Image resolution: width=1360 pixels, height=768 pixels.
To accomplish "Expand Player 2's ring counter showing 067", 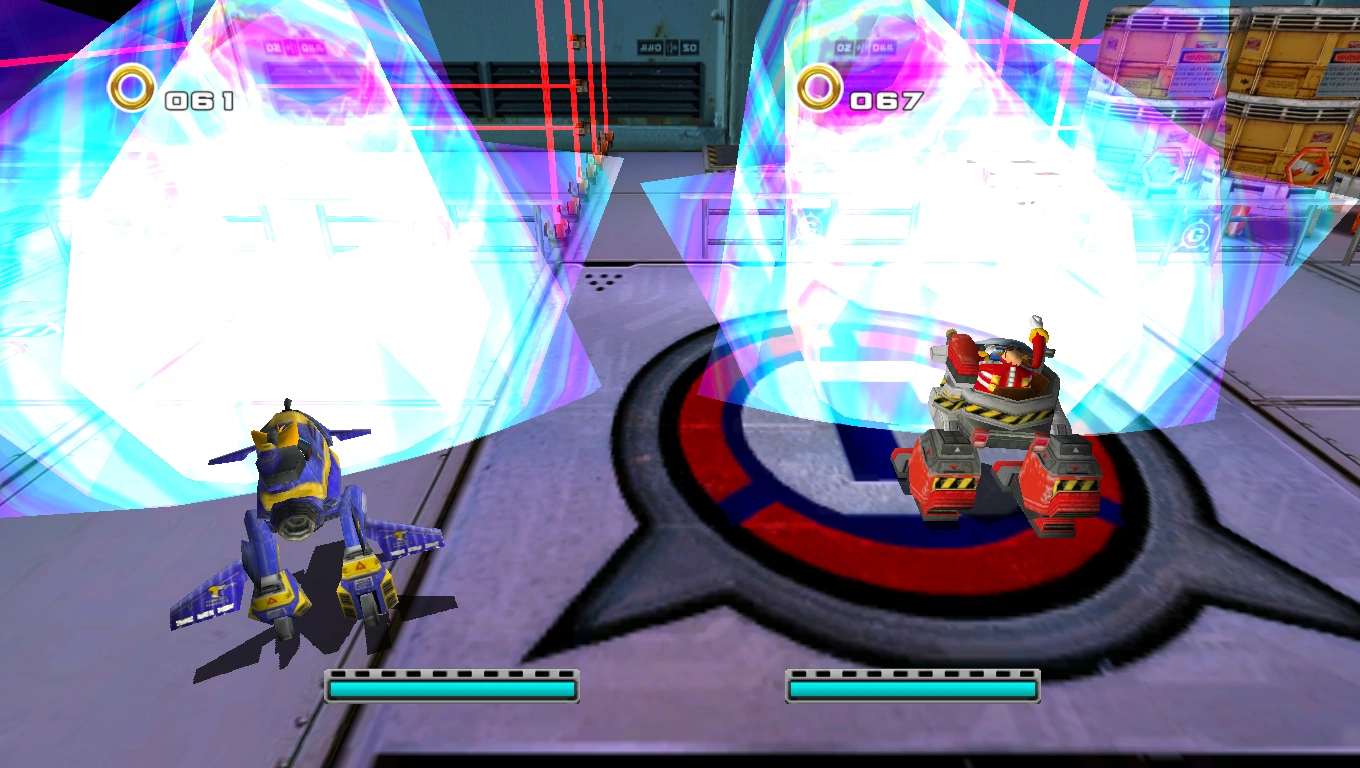I will [884, 100].
